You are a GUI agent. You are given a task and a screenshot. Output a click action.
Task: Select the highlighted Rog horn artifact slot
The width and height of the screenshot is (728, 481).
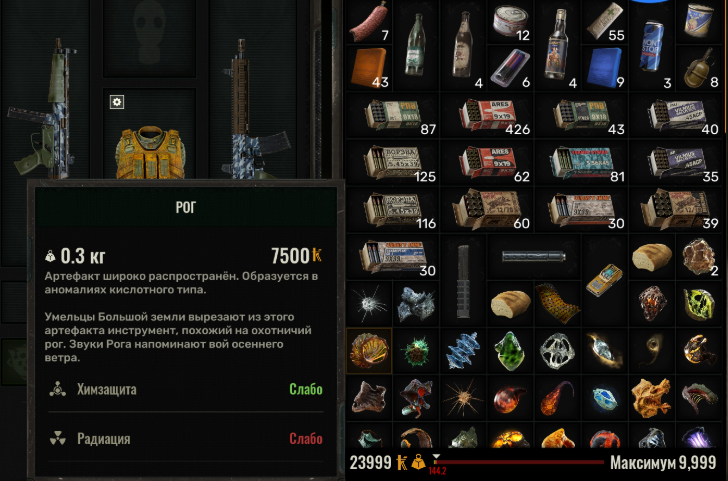pos(369,351)
